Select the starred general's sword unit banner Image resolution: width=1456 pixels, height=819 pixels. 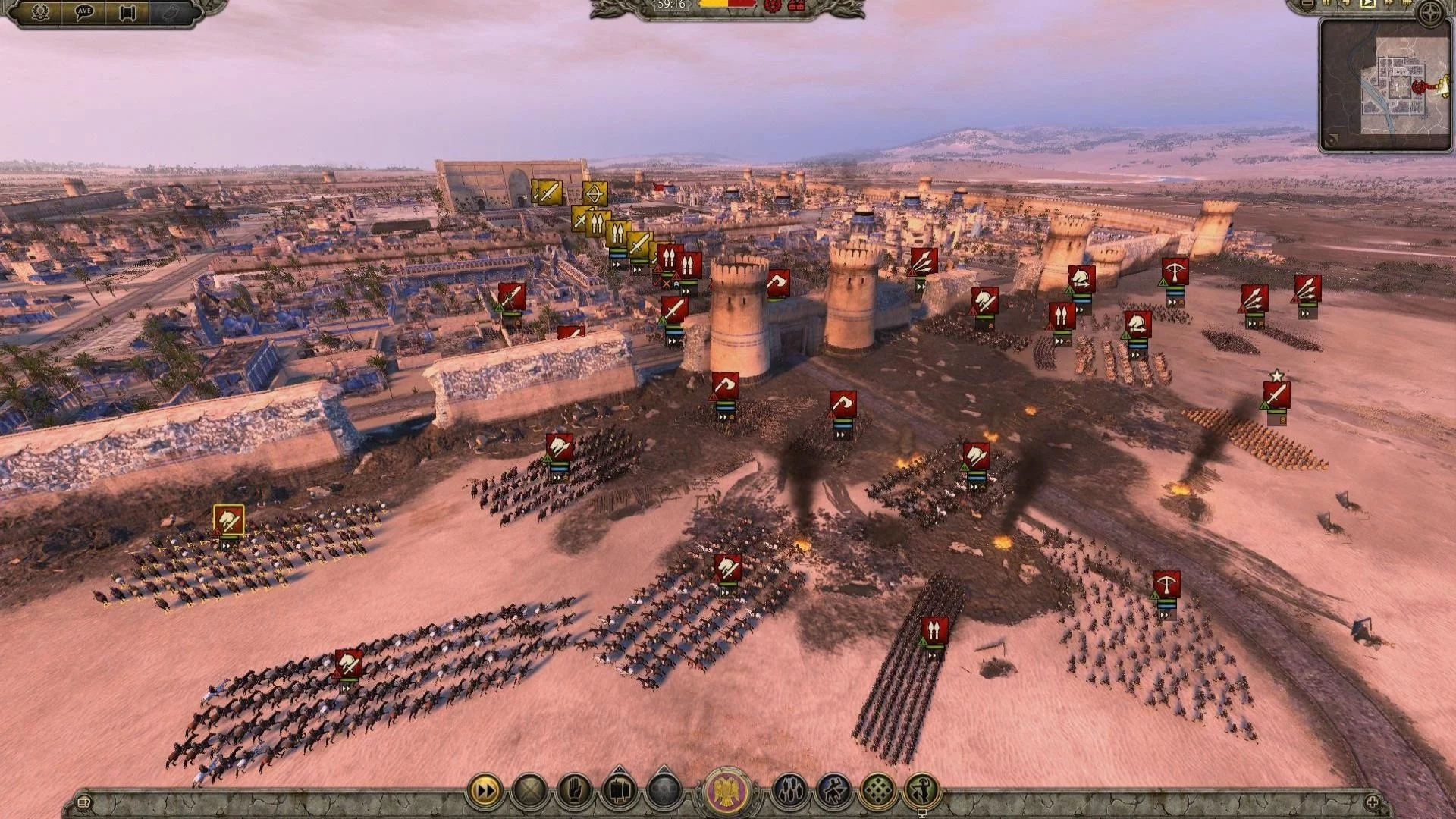(1277, 394)
